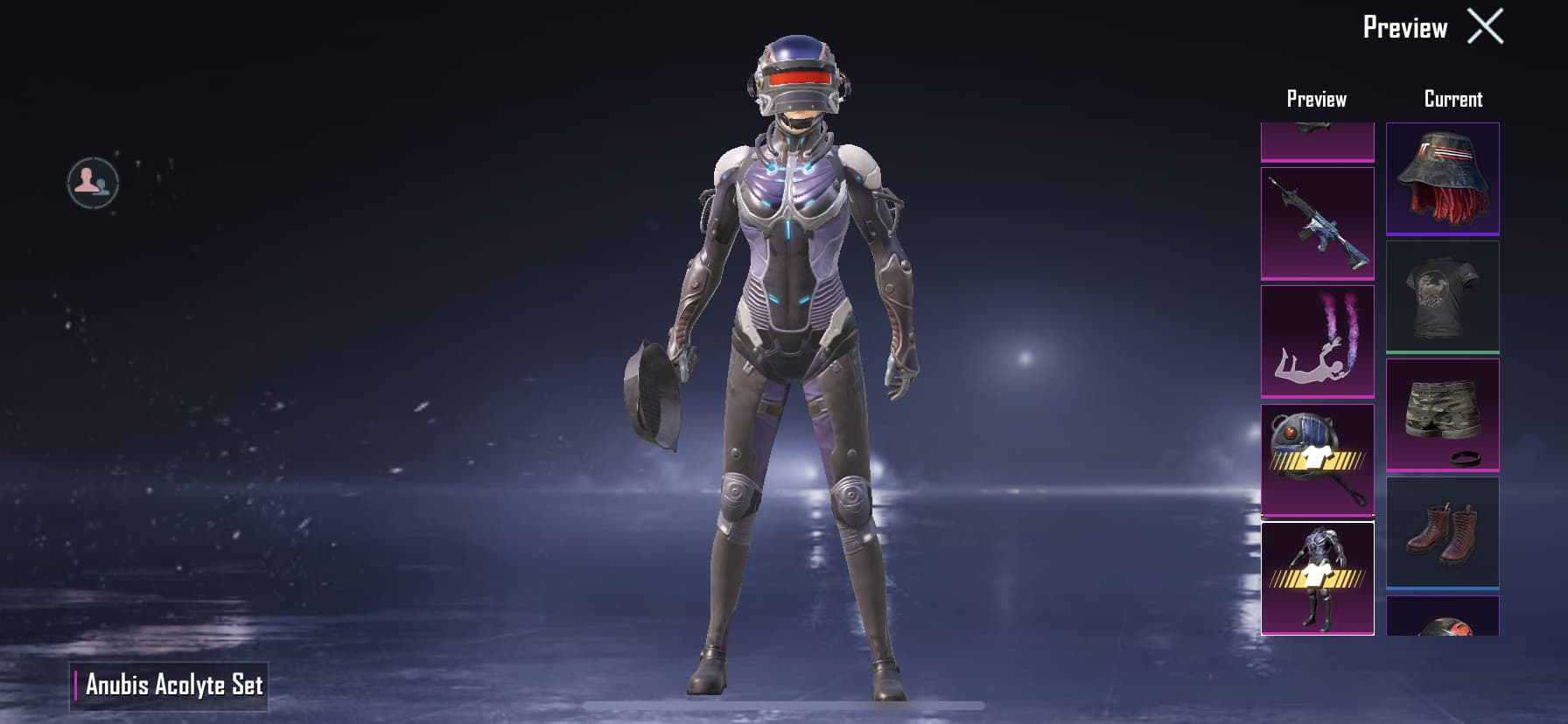
Task: Choose the purple smoke parachute trail slot
Action: [1317, 341]
